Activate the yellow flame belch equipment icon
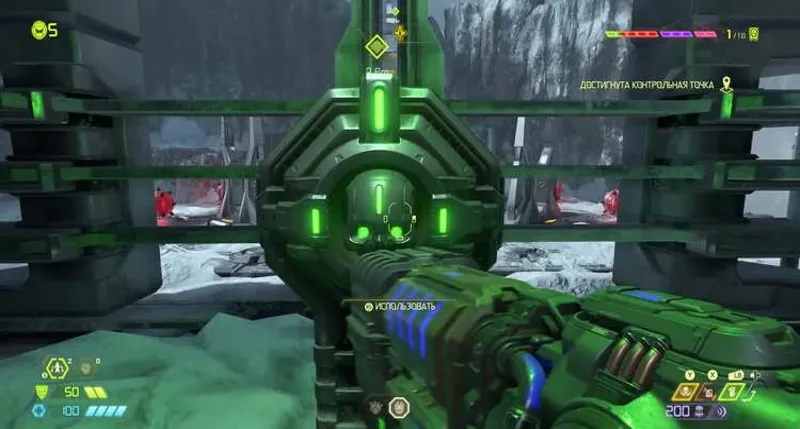Viewport: 800px width, 429px height. pos(686,391)
